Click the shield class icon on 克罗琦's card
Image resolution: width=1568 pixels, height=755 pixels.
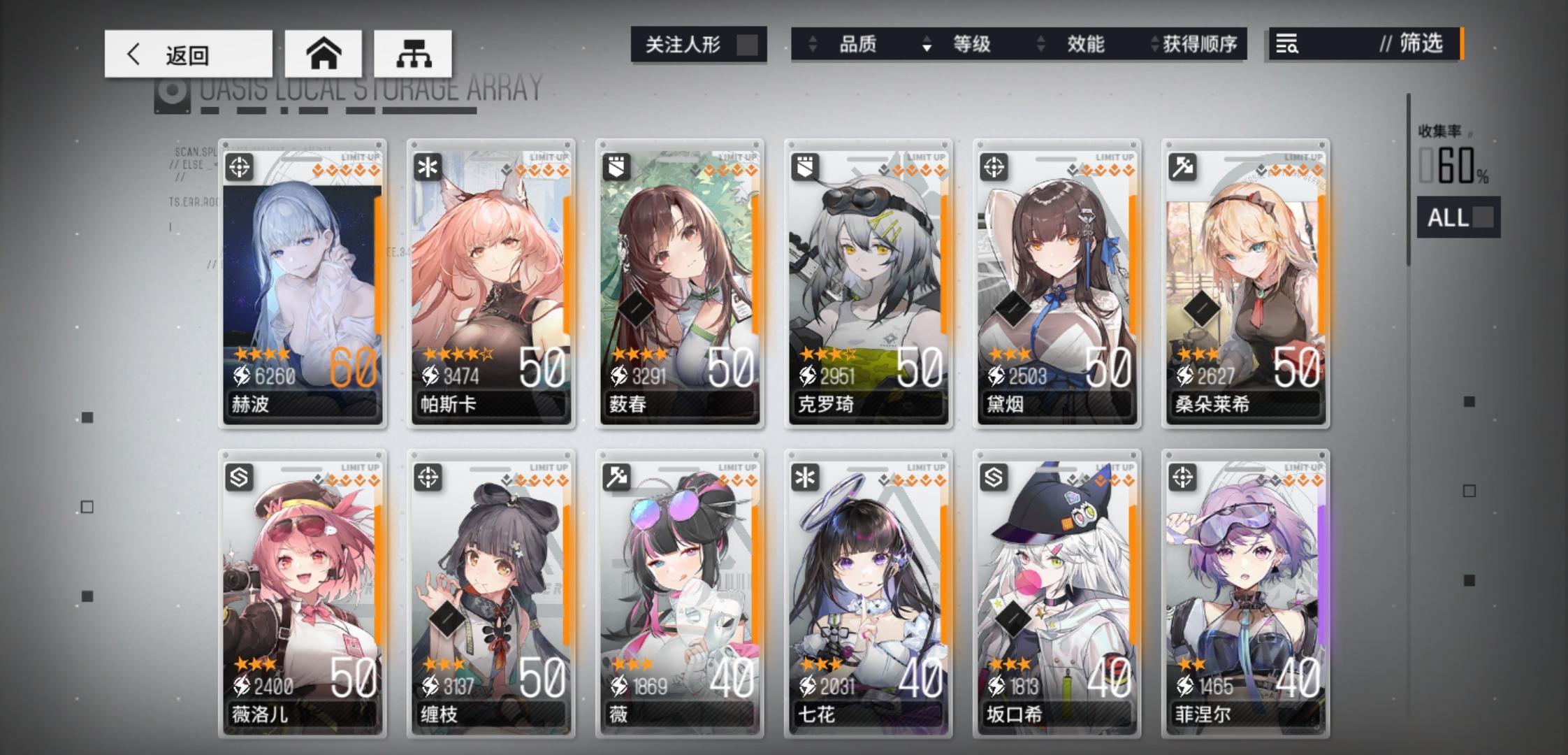click(x=807, y=166)
